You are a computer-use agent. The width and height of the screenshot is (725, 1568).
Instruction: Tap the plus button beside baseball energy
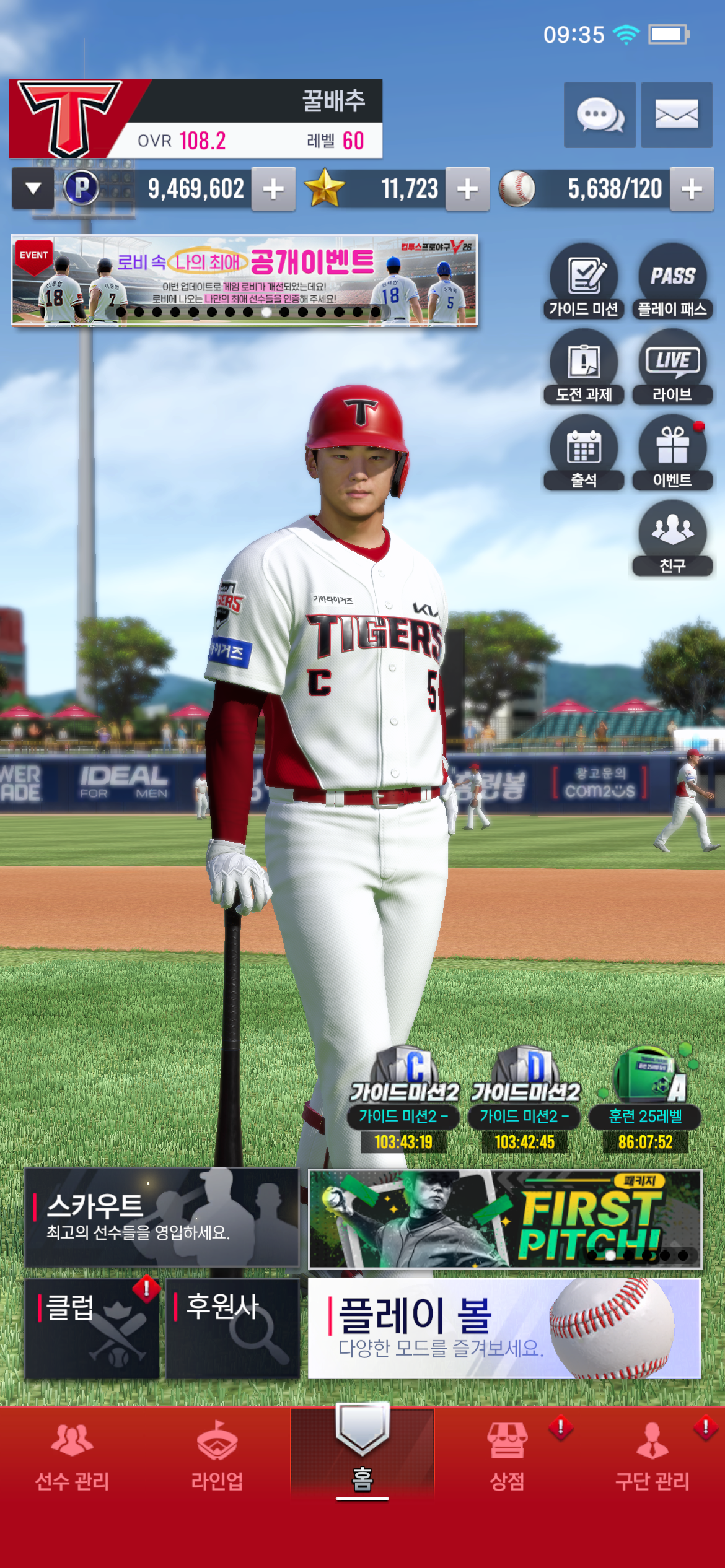(692, 189)
